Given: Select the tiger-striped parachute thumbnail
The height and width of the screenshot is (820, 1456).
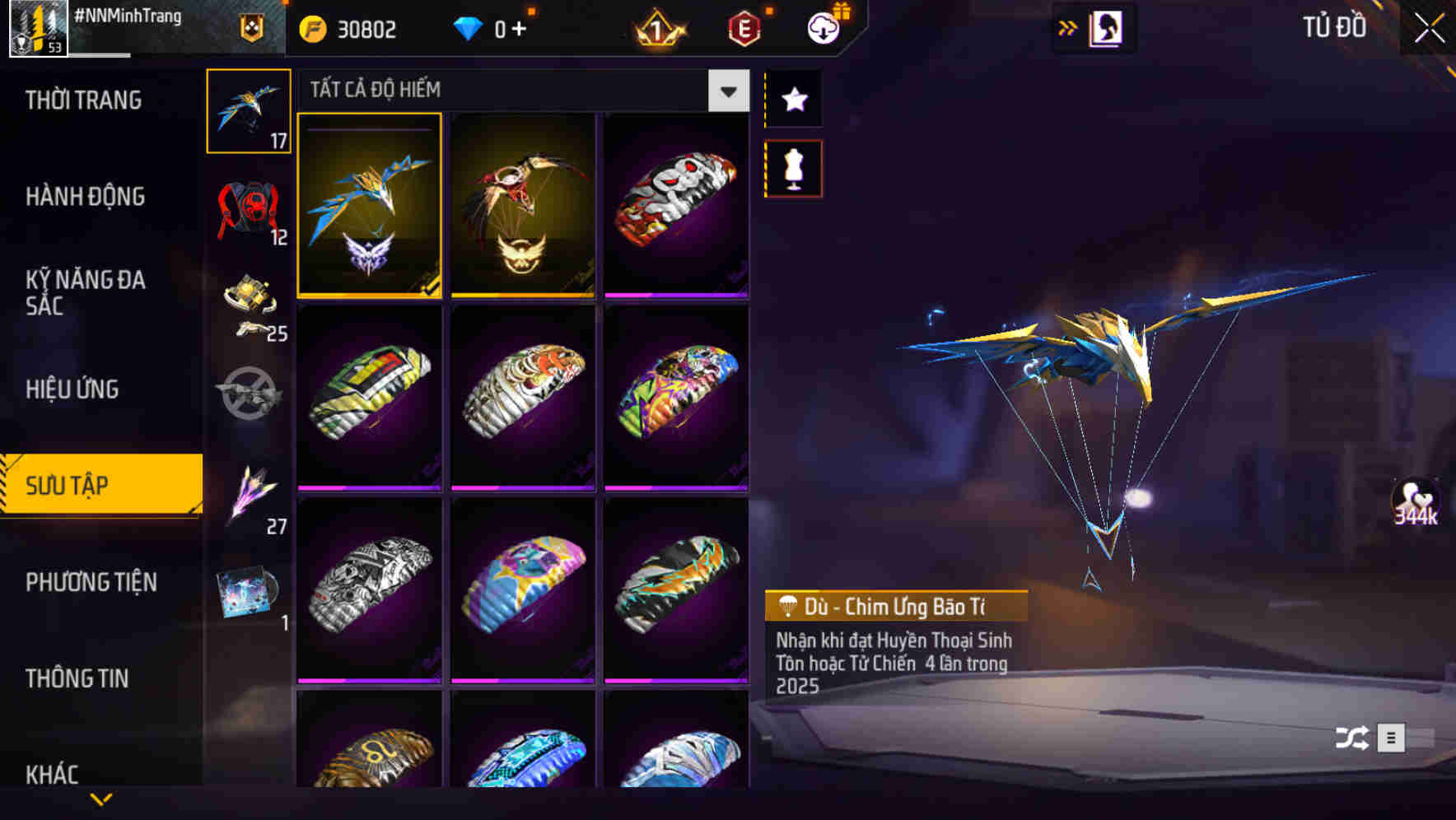Looking at the screenshot, I should click(x=522, y=398).
